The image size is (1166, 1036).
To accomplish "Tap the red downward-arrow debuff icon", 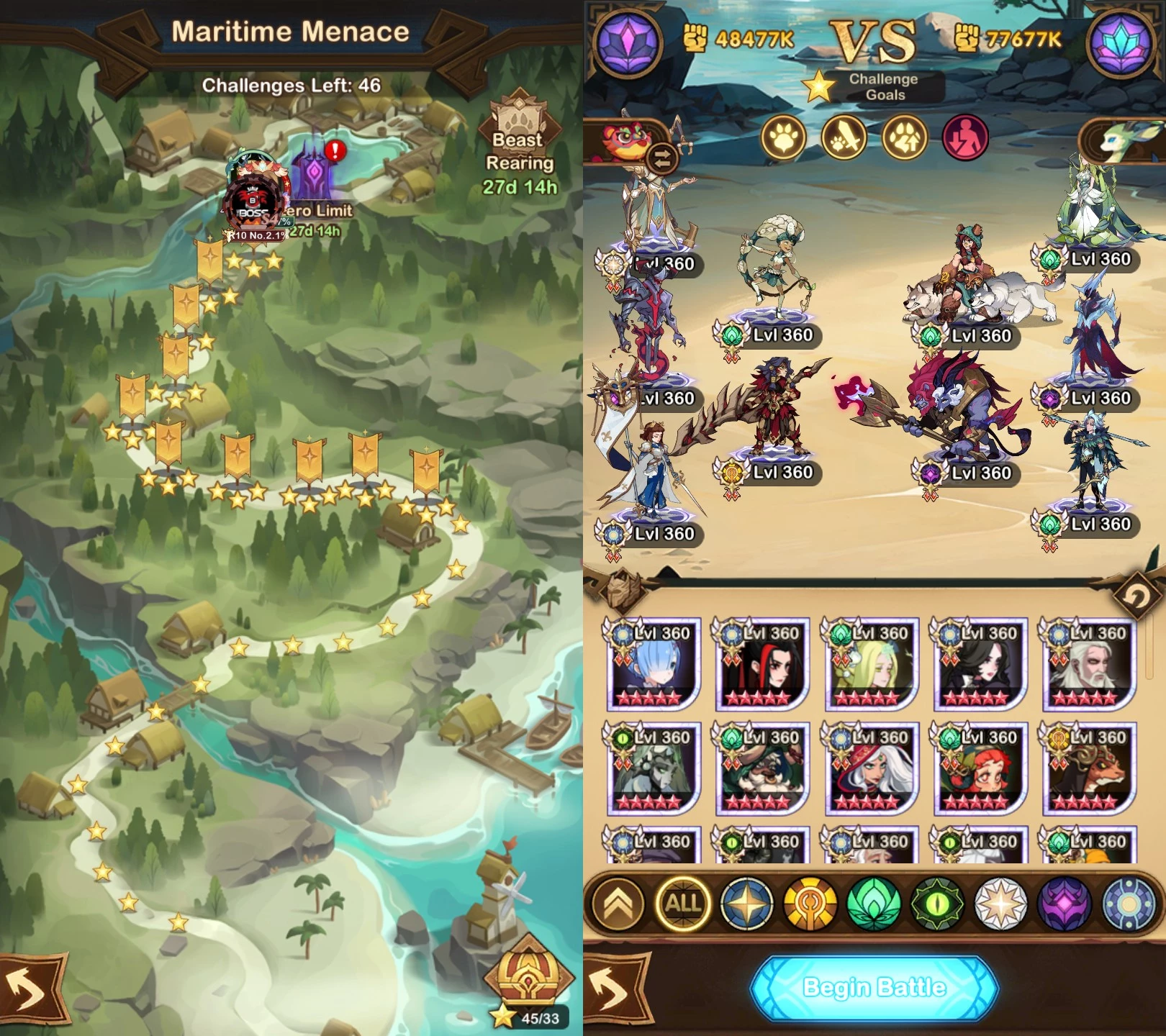I will pos(965,137).
